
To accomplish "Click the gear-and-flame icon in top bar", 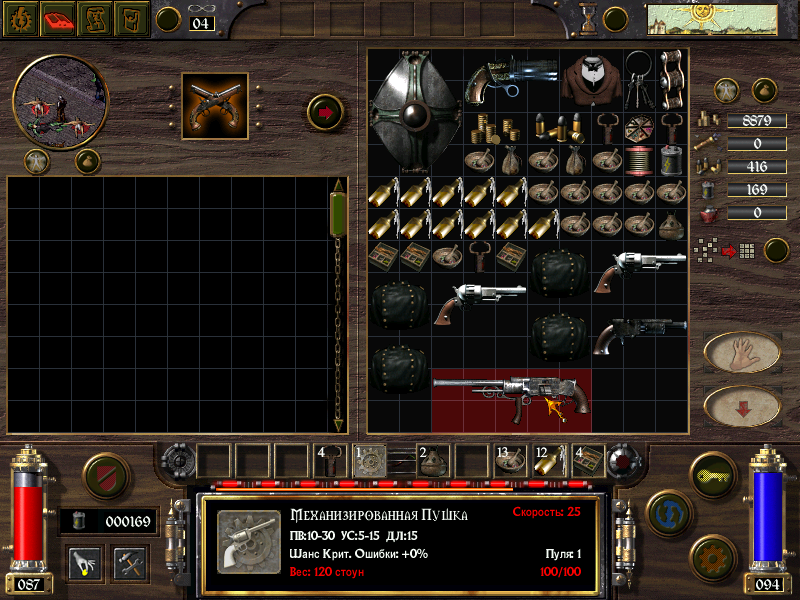I will (20, 18).
